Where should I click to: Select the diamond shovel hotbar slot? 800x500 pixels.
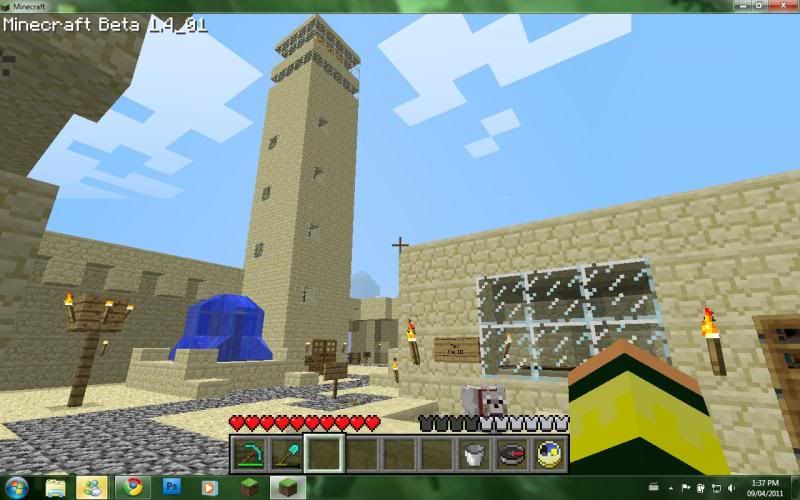click(287, 453)
